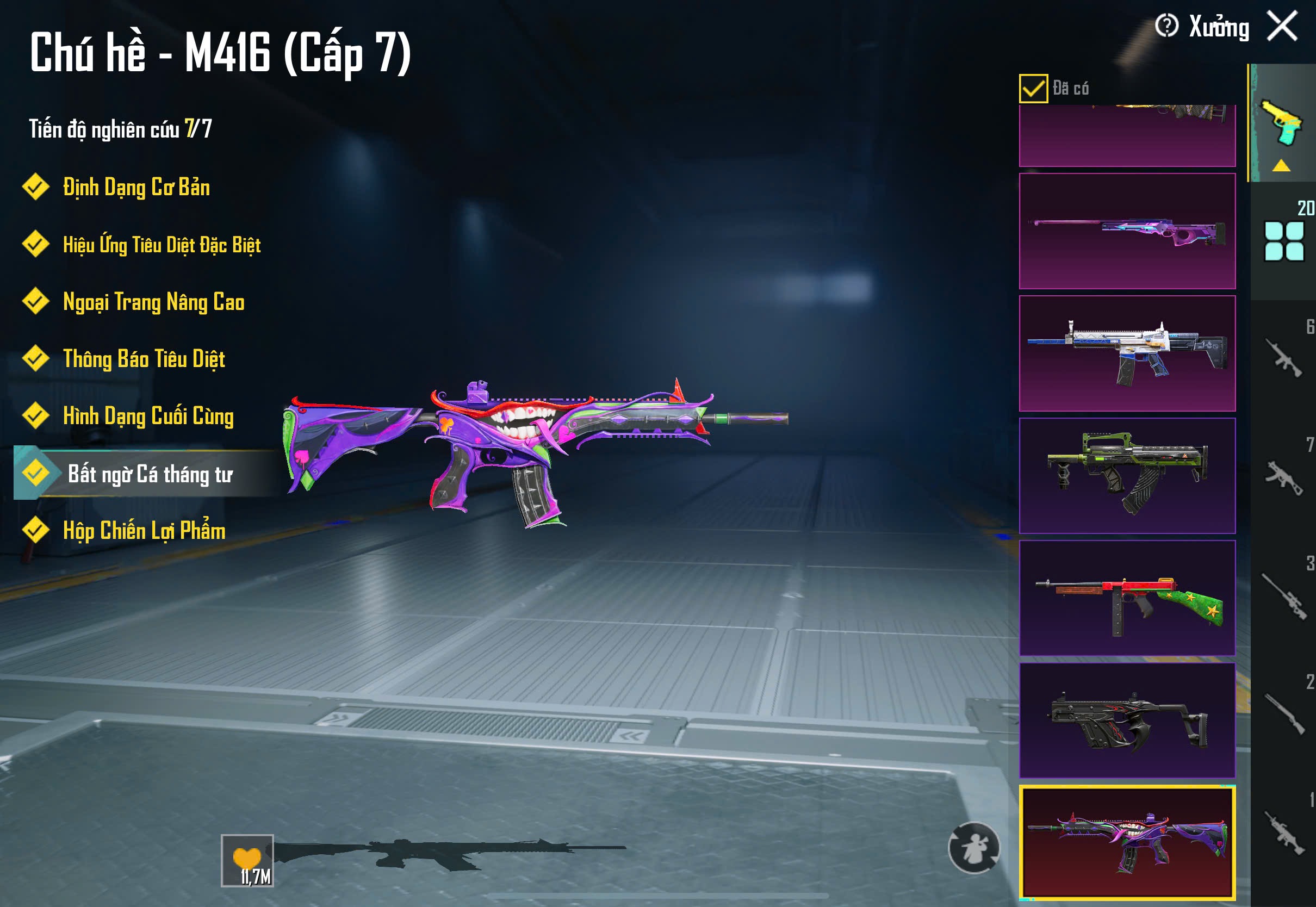Click the heart like button showing 11,7M
1316x907 pixels.
(247, 860)
